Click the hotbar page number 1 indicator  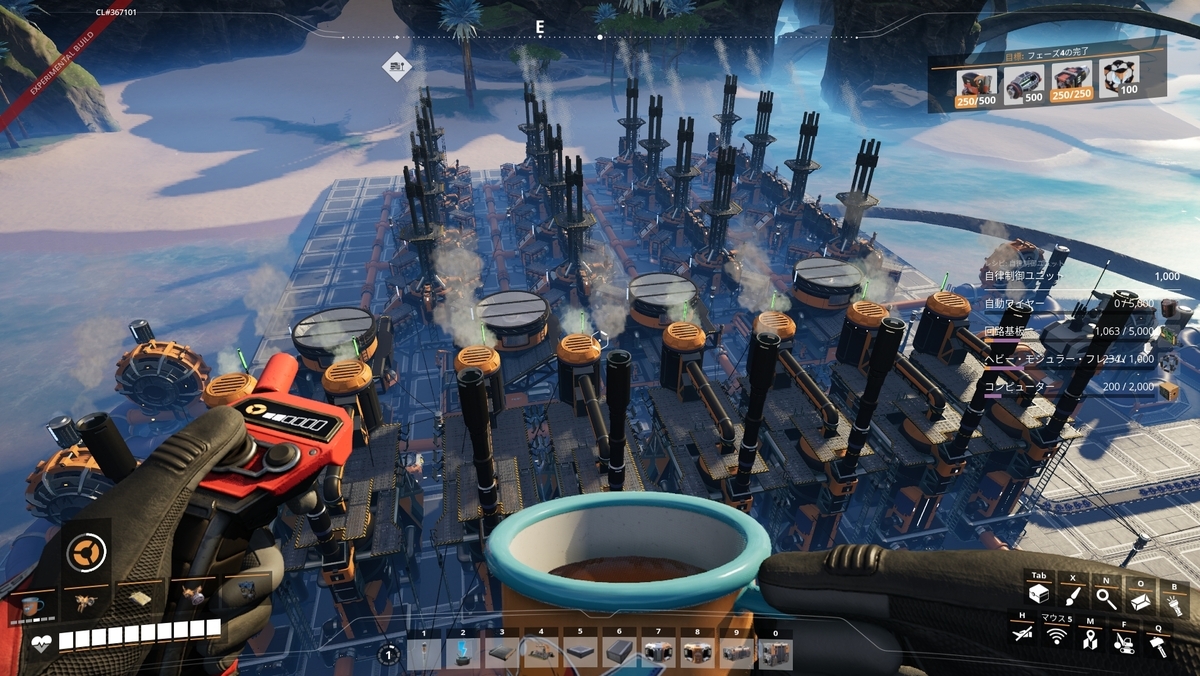(389, 655)
